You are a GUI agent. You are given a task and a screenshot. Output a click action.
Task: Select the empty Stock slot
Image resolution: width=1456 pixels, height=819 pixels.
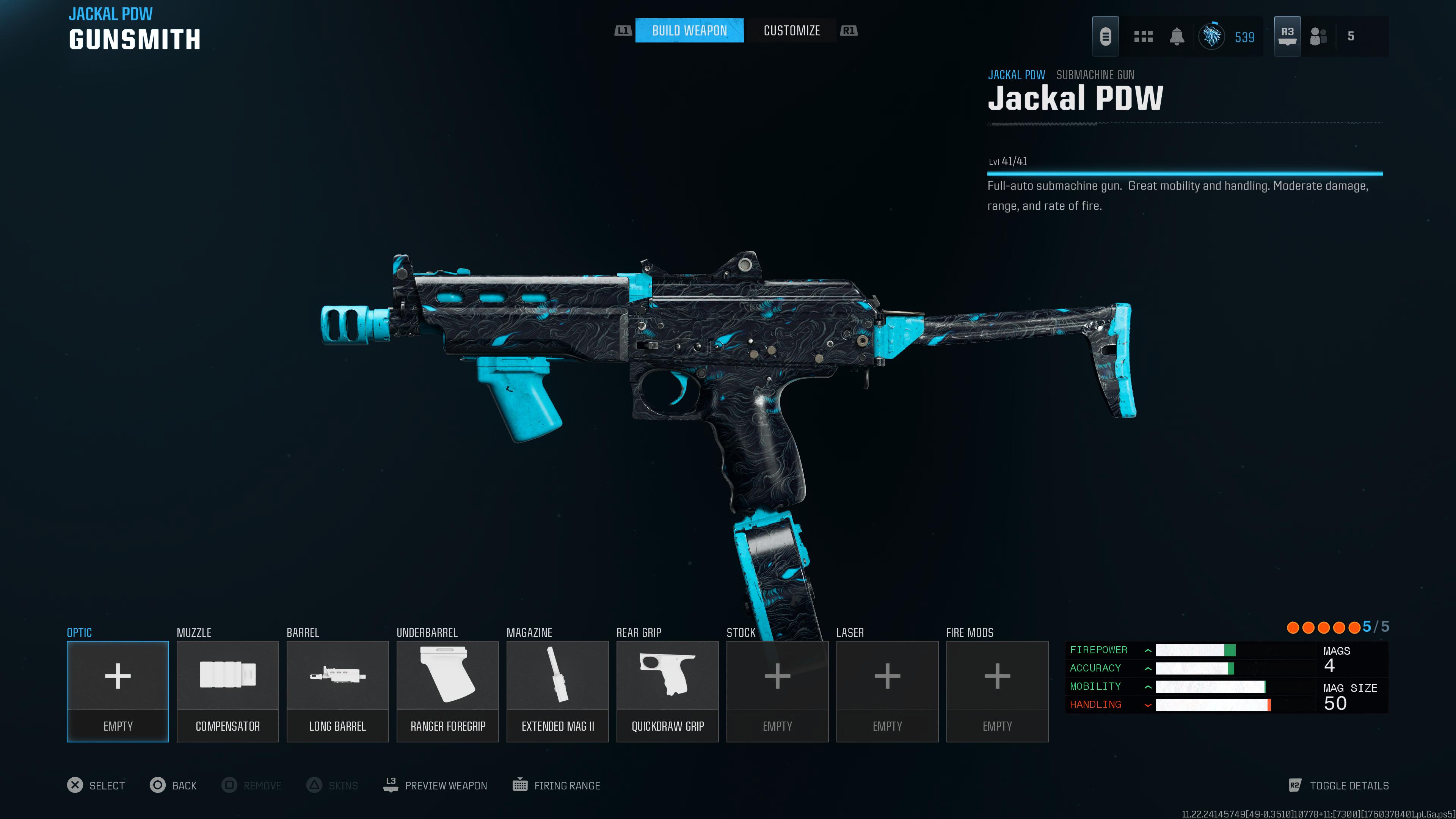tap(777, 691)
